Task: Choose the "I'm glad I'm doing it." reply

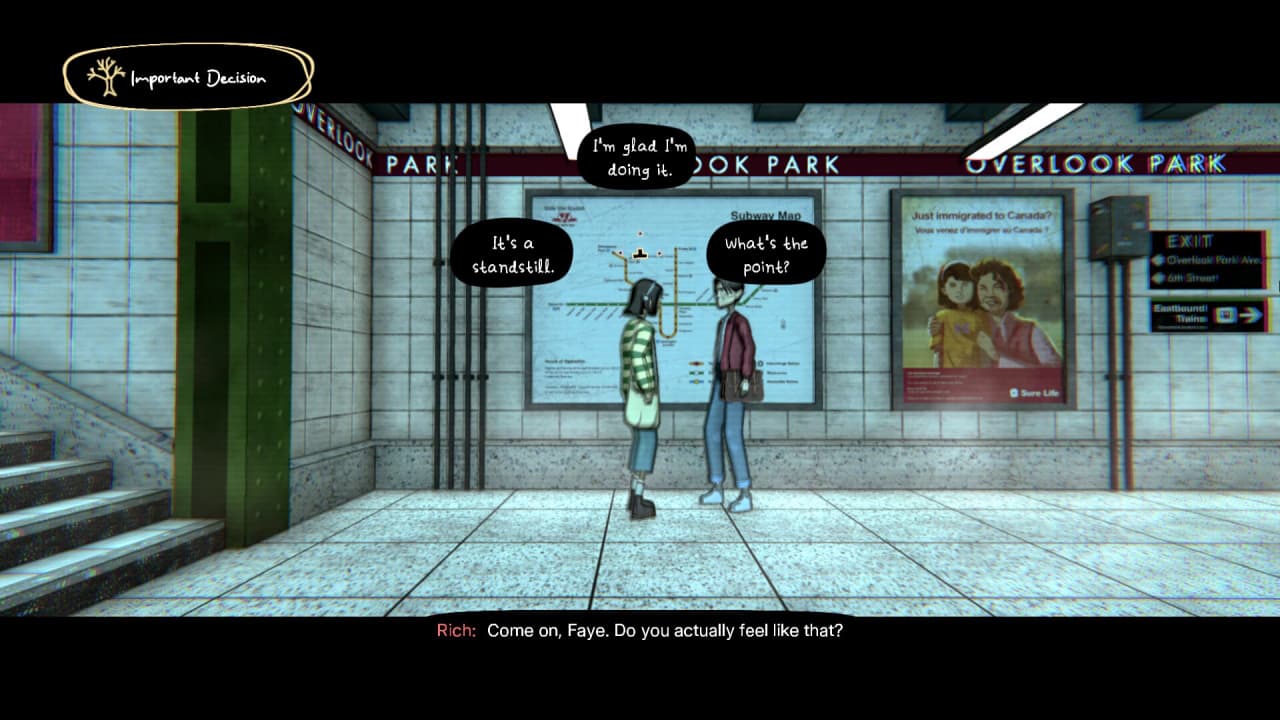Action: pos(638,158)
